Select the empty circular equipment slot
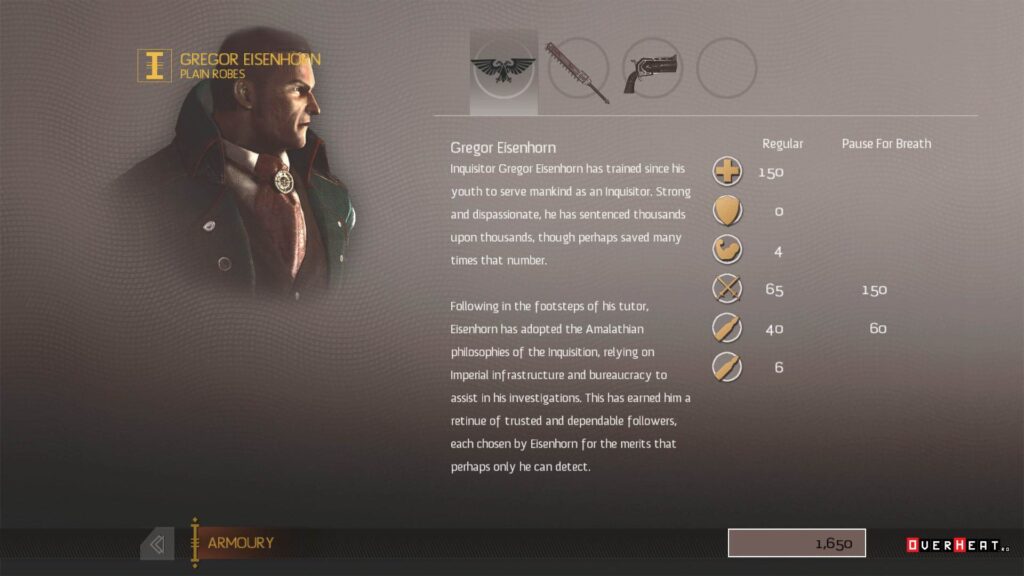1024x576 pixels. coord(726,69)
